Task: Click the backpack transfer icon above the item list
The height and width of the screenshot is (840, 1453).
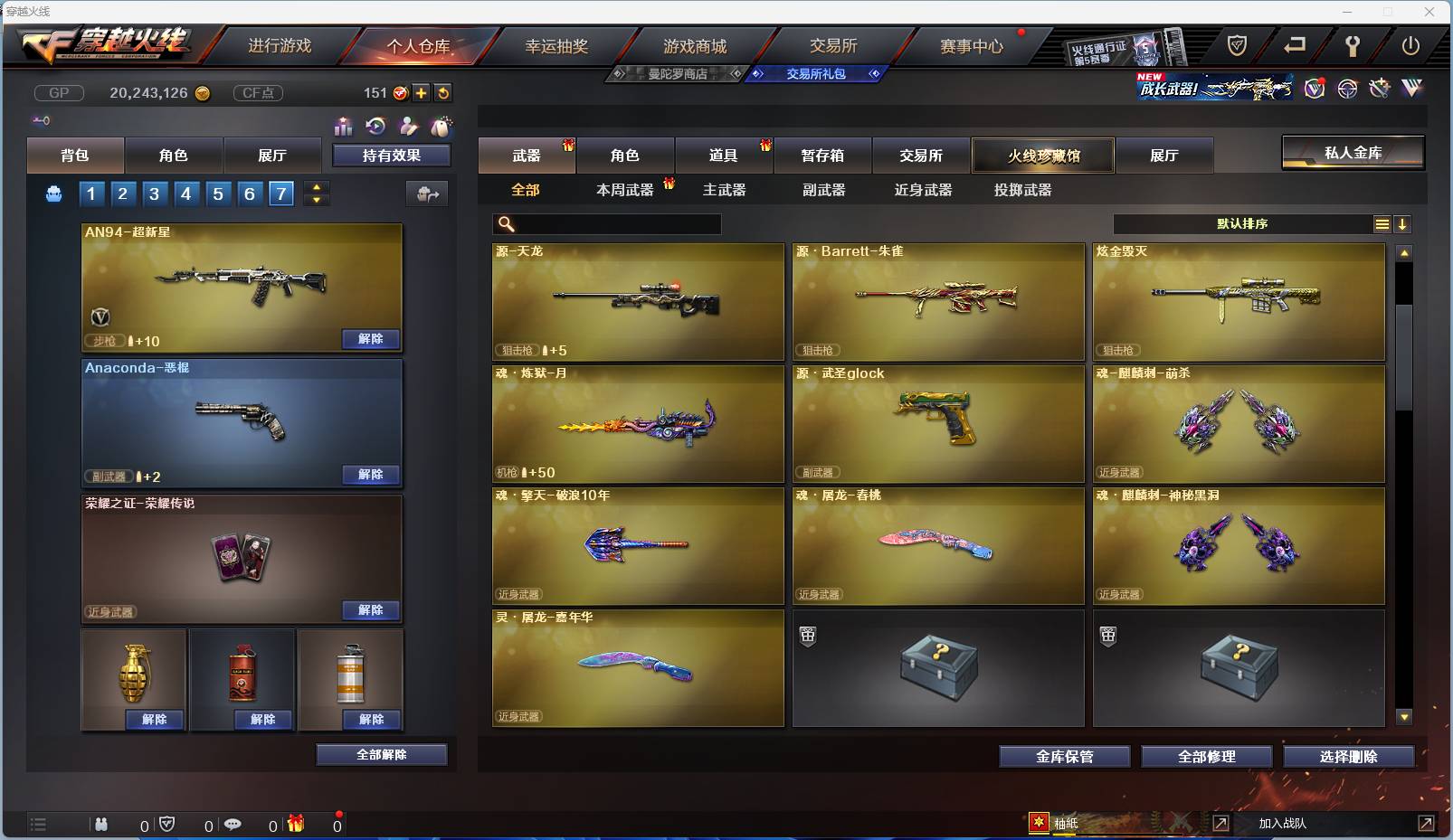Action: tap(427, 193)
